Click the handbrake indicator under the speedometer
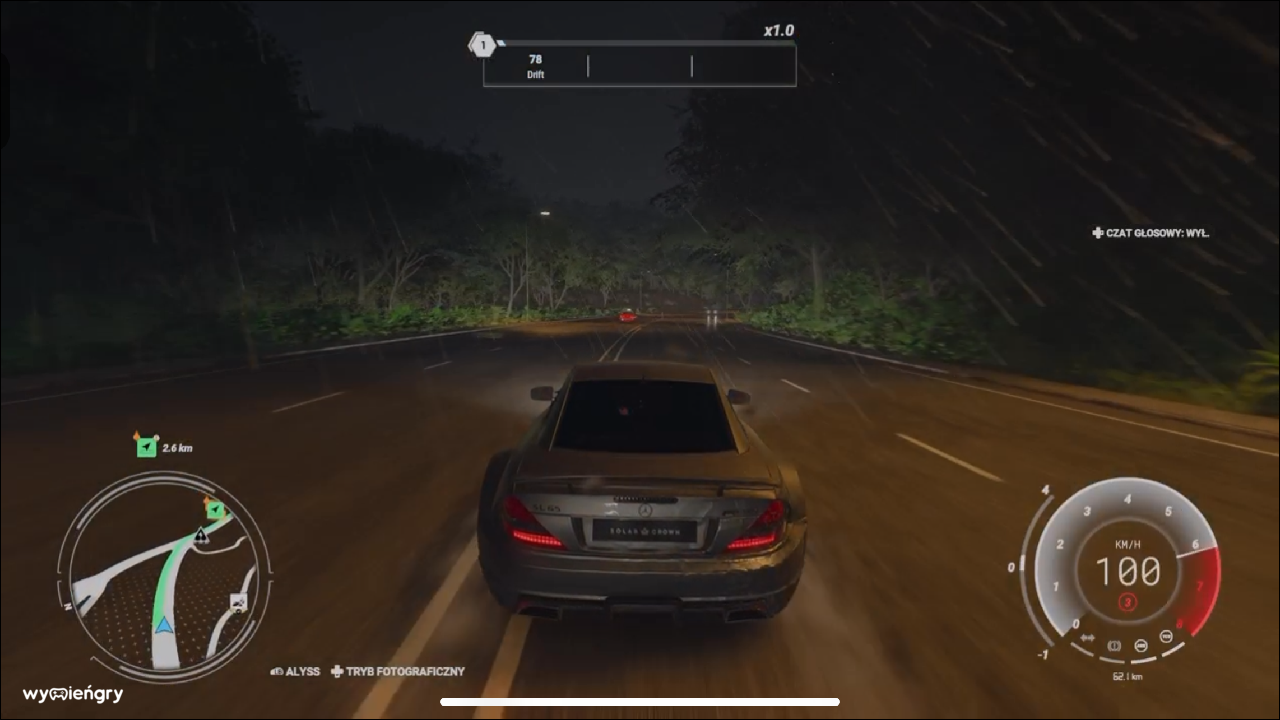The height and width of the screenshot is (720, 1280). (1114, 646)
